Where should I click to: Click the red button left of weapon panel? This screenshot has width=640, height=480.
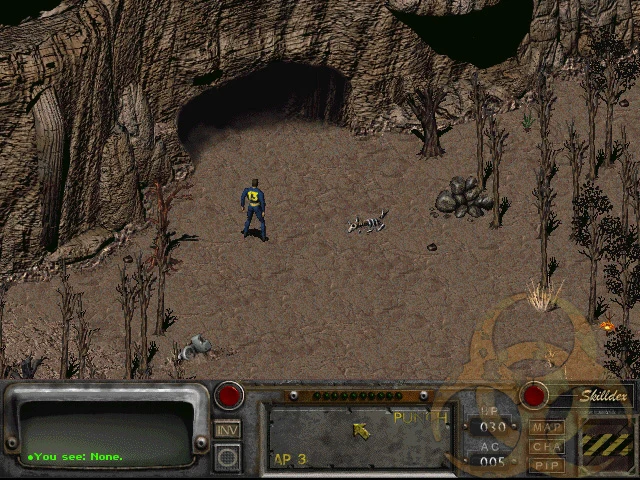coord(231,394)
